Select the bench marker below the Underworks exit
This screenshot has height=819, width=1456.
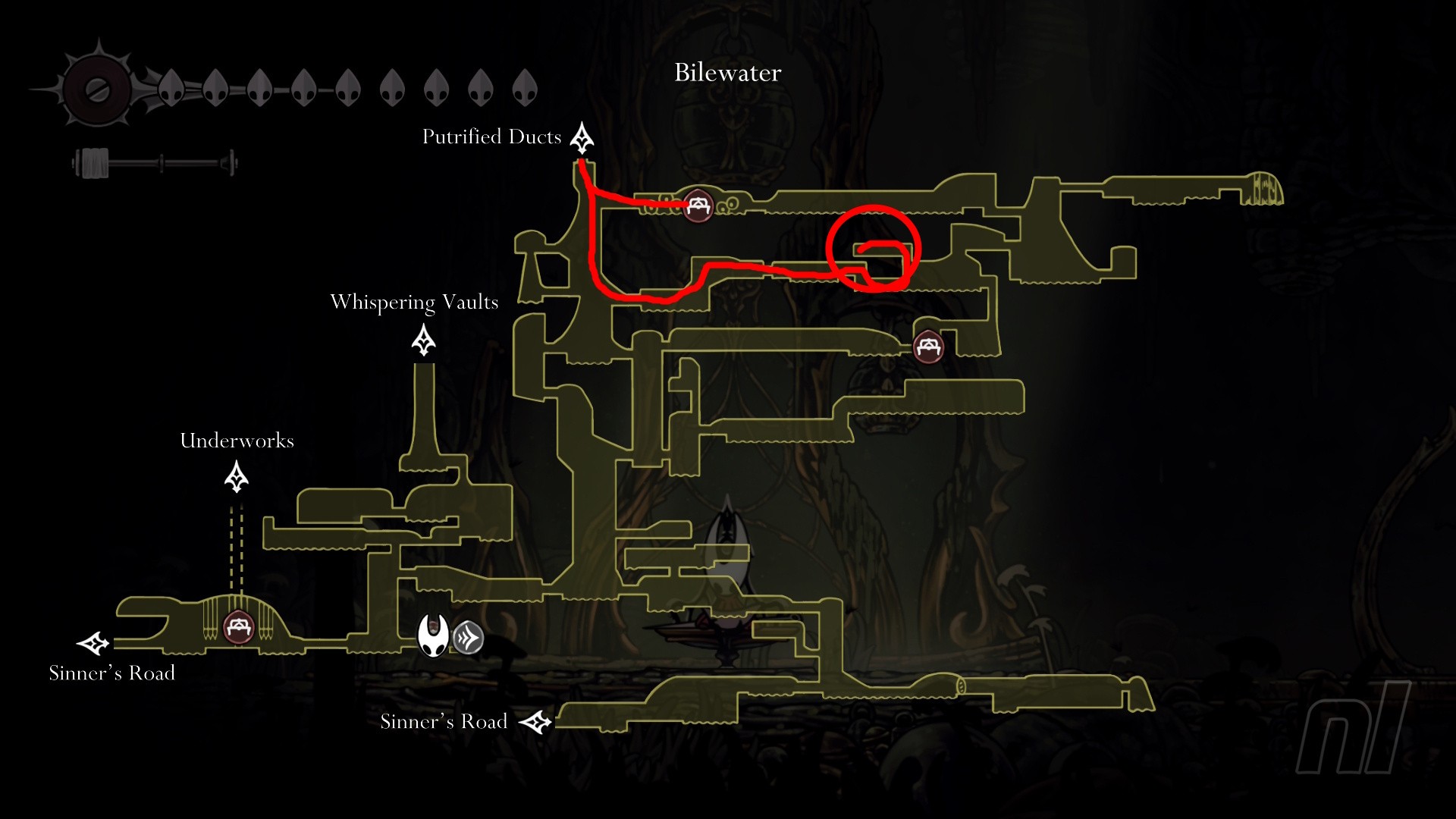[239, 628]
